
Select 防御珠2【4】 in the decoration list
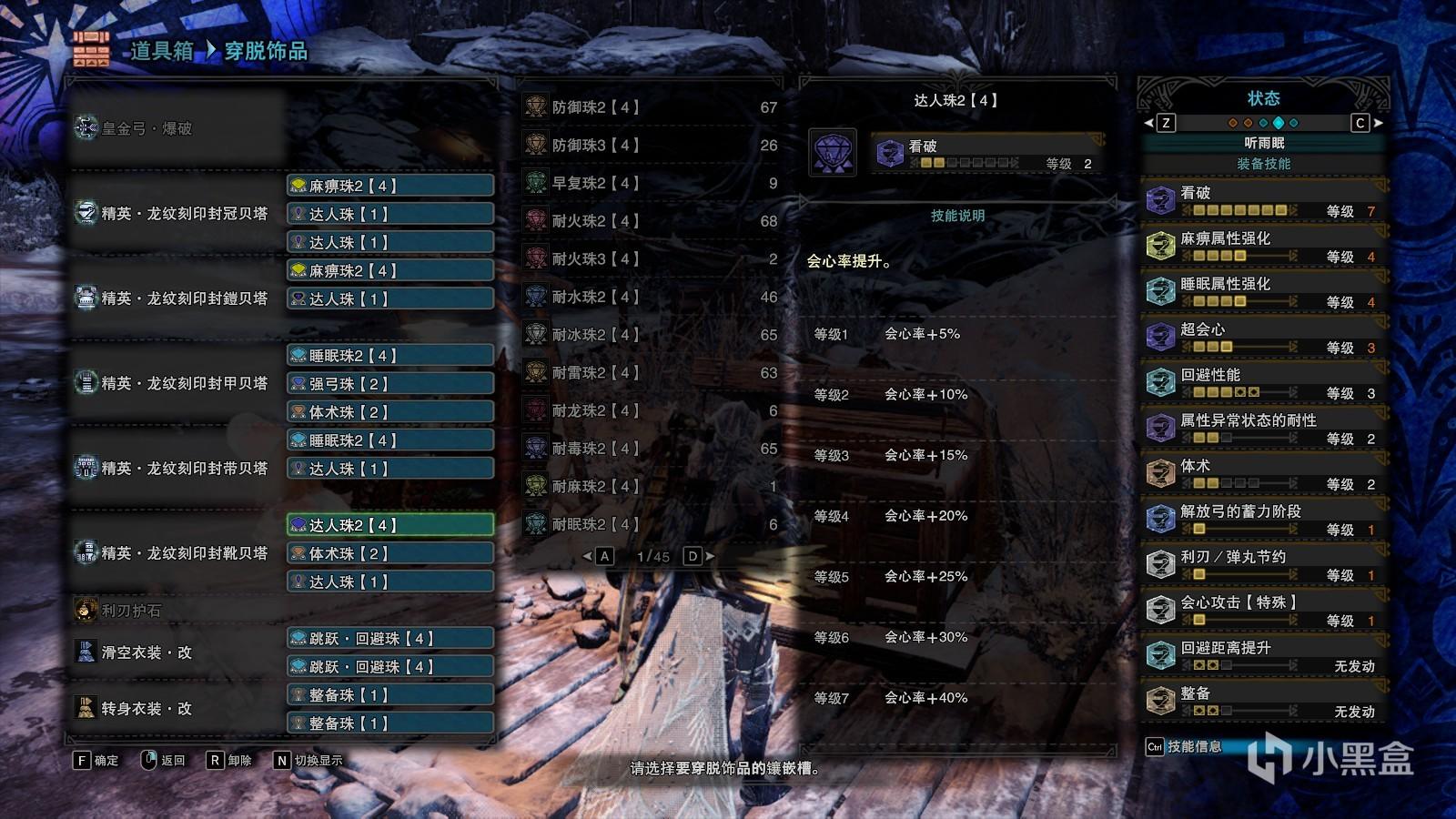(650, 107)
